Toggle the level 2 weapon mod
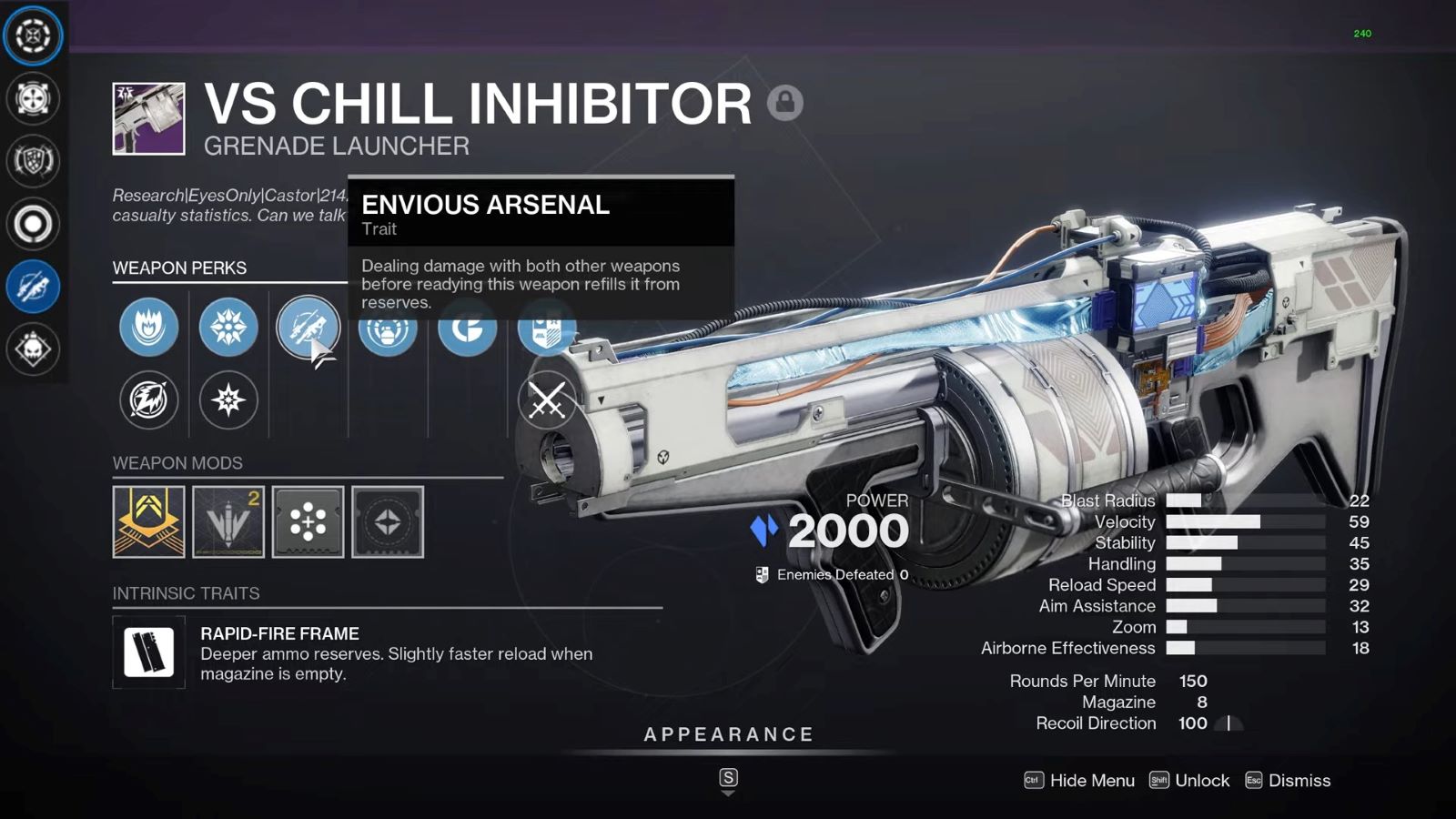Viewport: 1456px width, 819px height. pos(227,523)
